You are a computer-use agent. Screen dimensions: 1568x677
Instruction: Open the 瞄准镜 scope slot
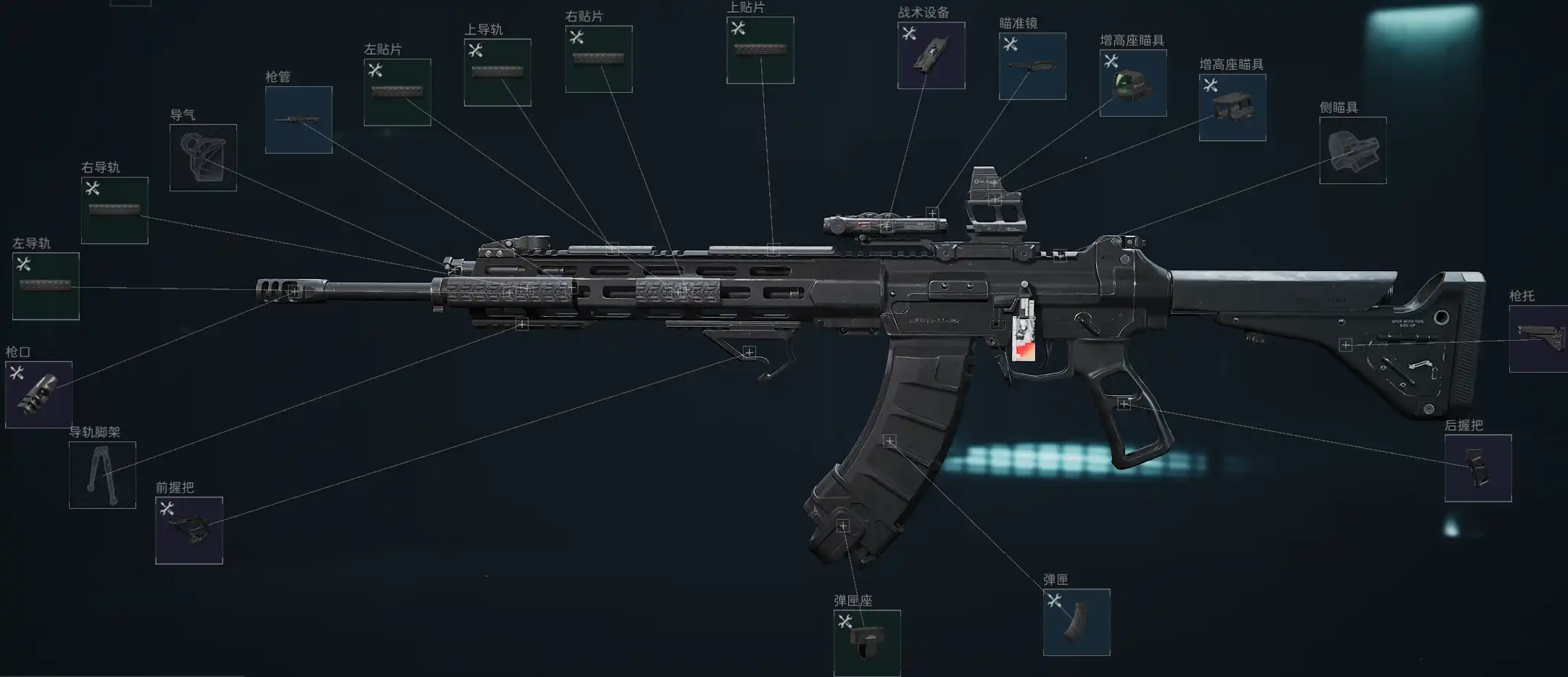[1032, 66]
